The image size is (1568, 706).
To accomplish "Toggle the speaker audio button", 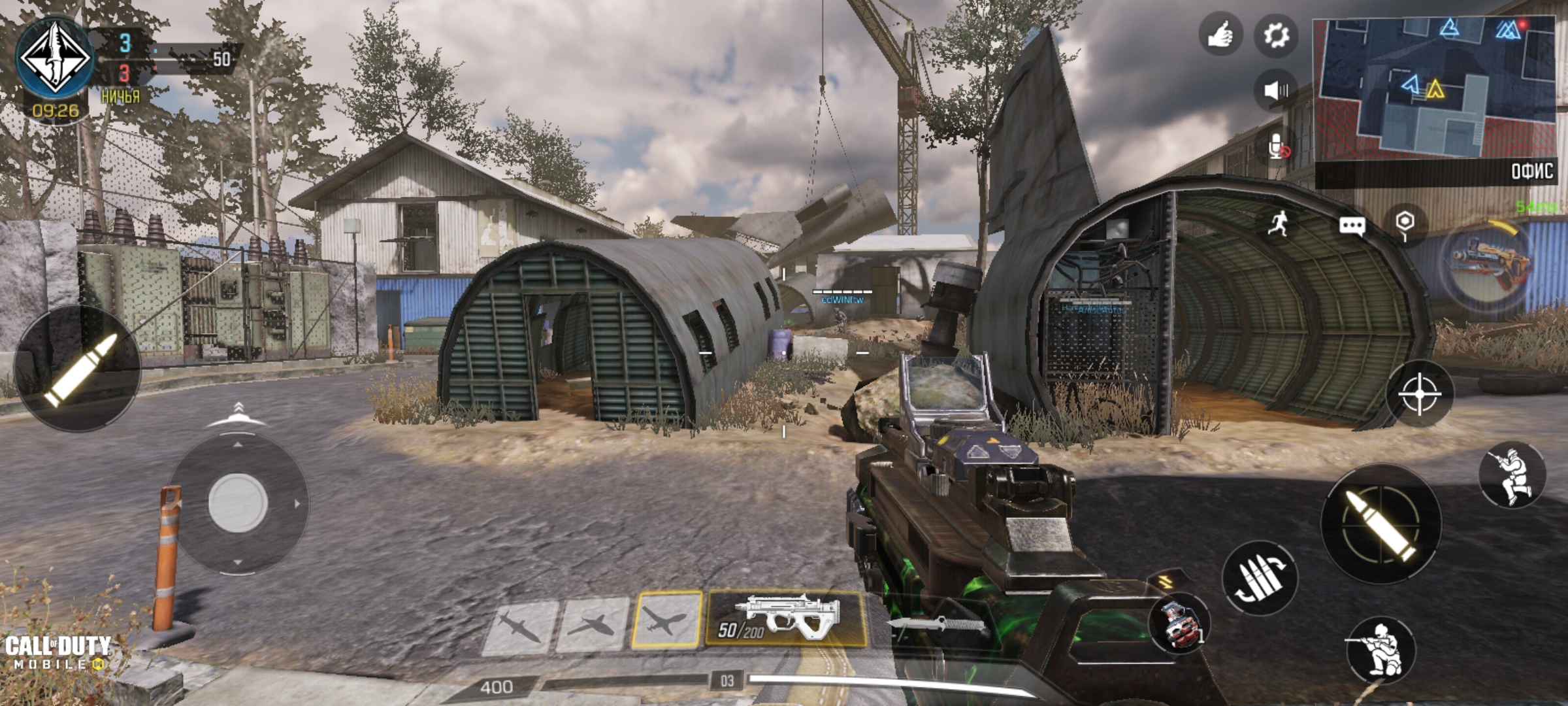I will pyautogui.click(x=1275, y=90).
